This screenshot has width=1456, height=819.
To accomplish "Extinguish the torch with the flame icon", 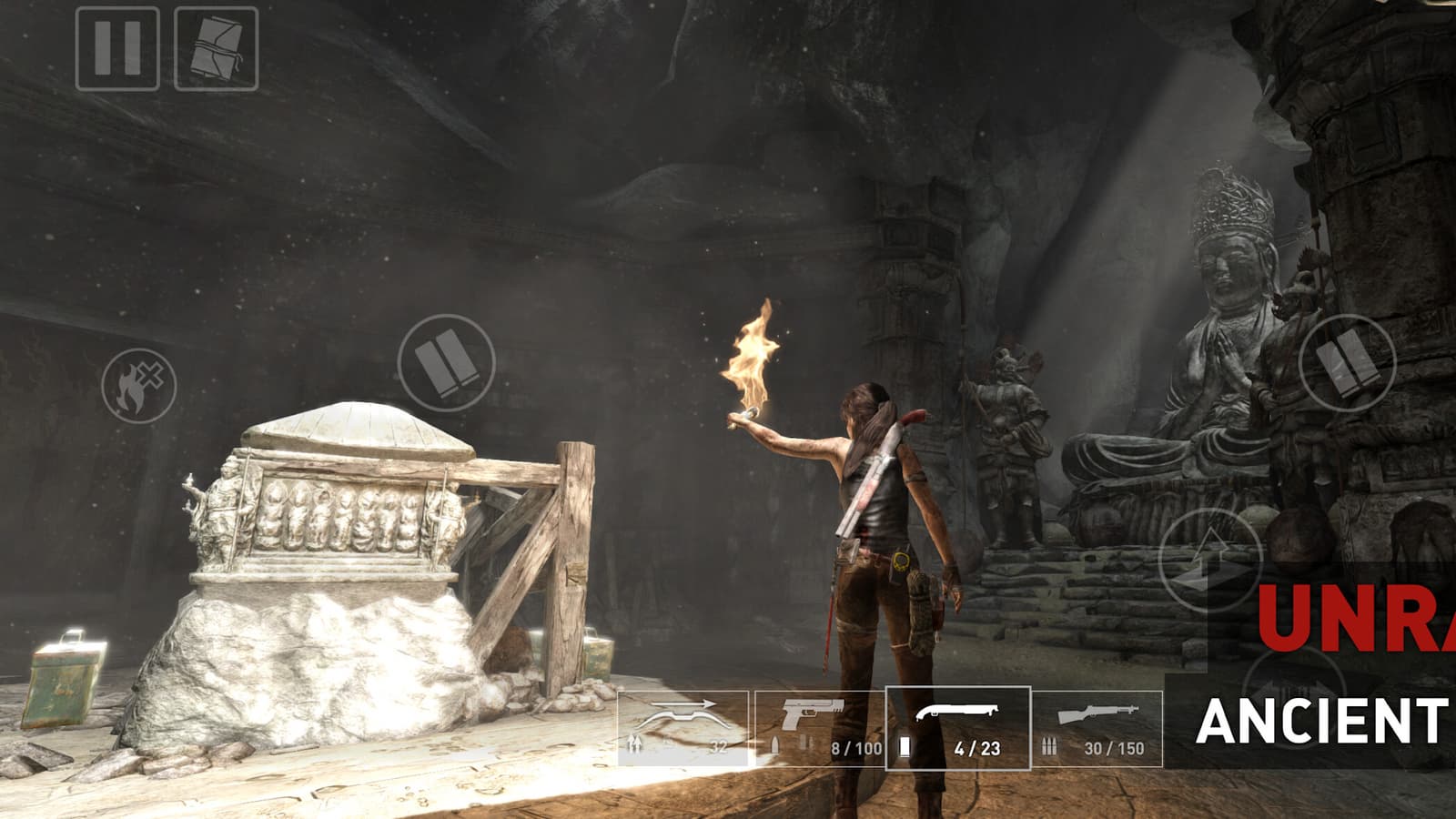I will tap(138, 386).
